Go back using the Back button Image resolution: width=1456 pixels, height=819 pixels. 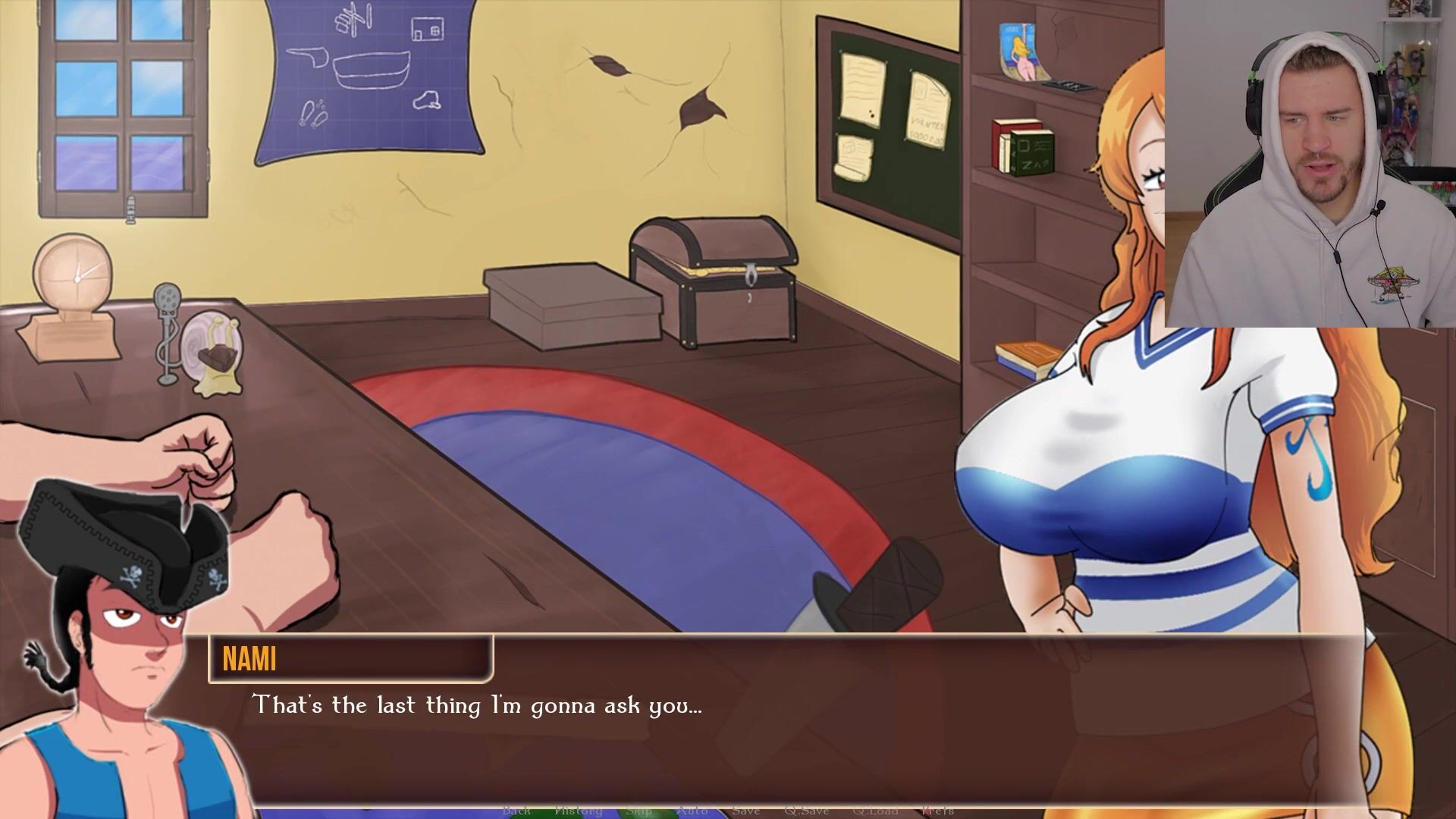[516, 811]
